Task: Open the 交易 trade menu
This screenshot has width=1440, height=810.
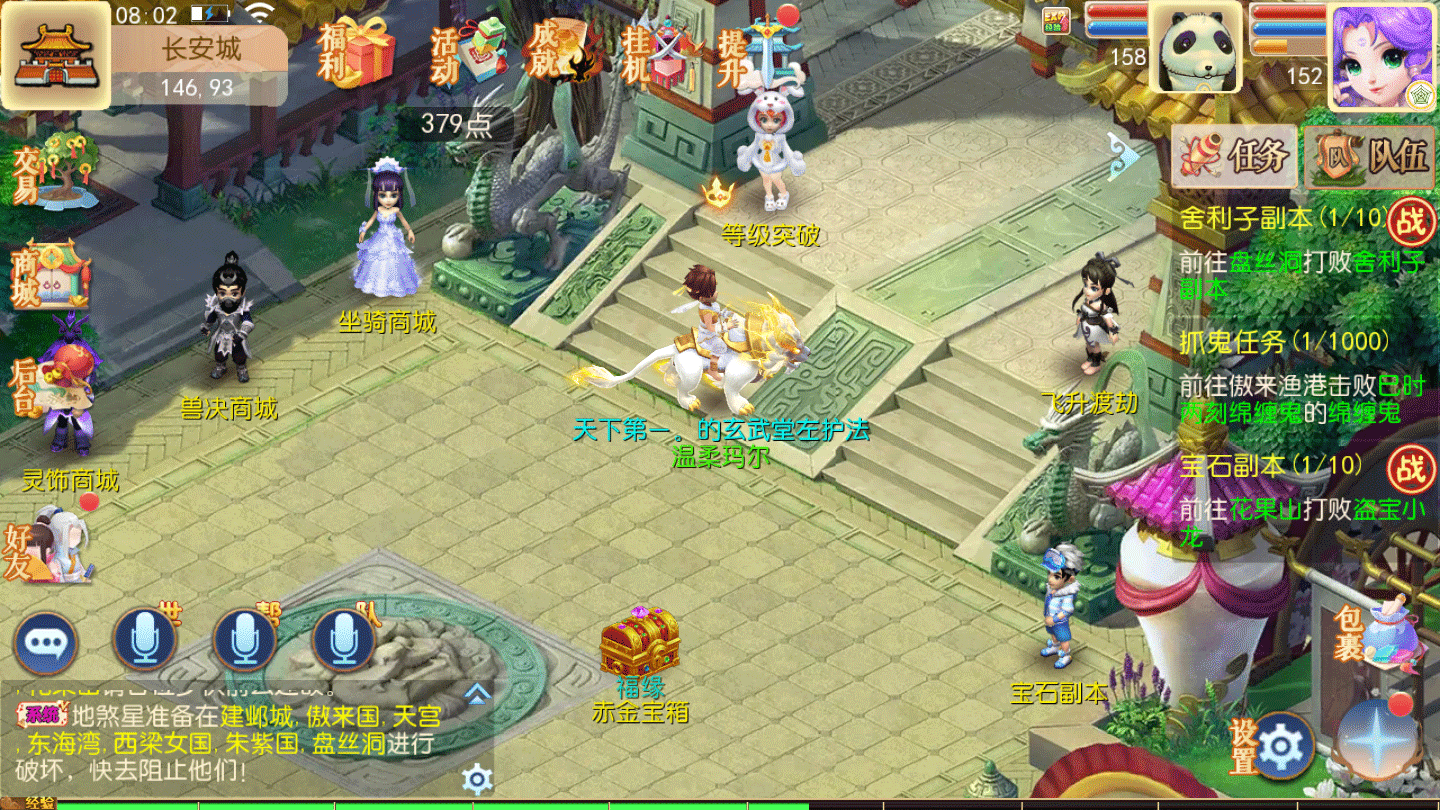Action: click(55, 170)
